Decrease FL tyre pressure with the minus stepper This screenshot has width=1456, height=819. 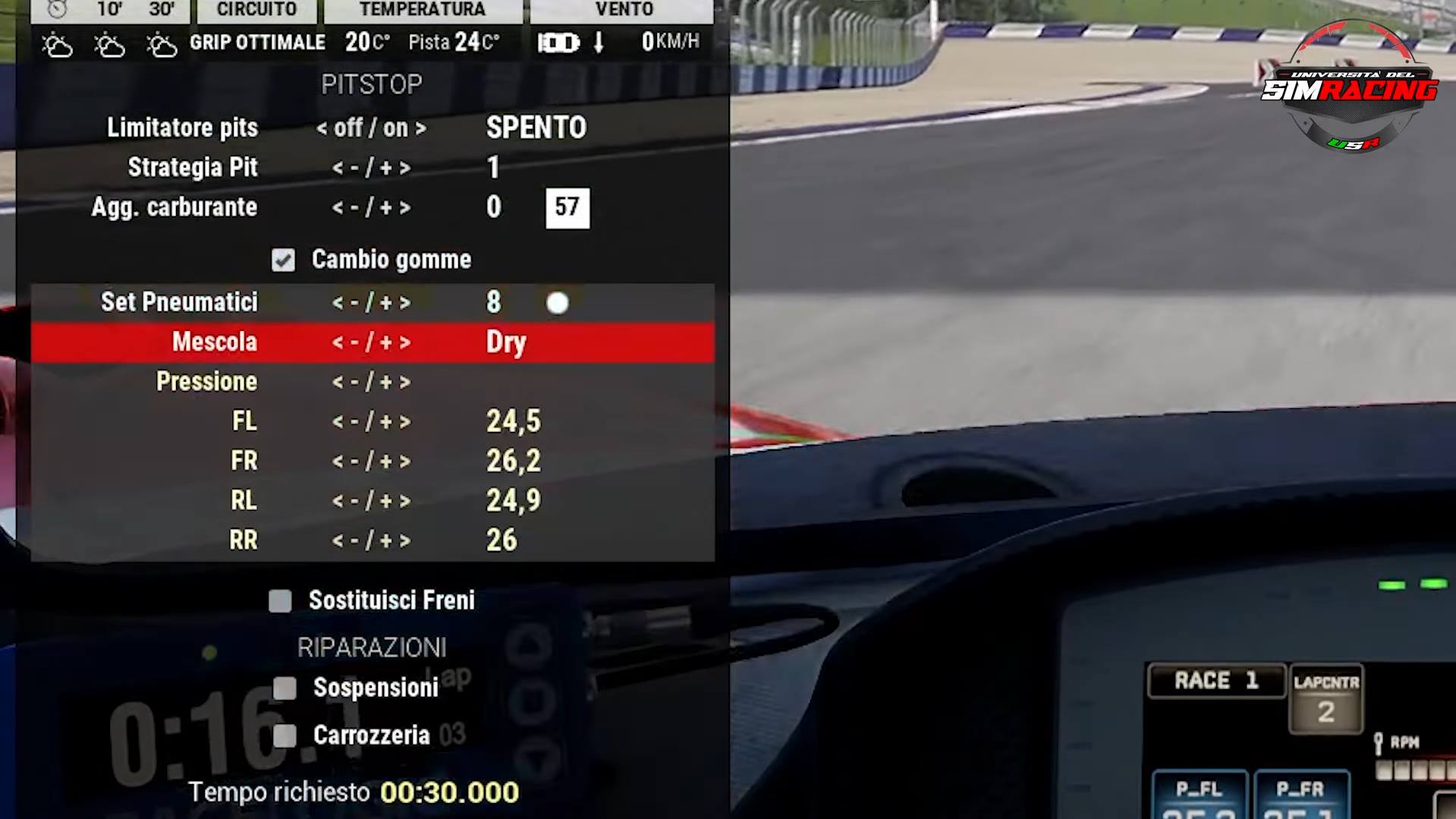tap(353, 421)
